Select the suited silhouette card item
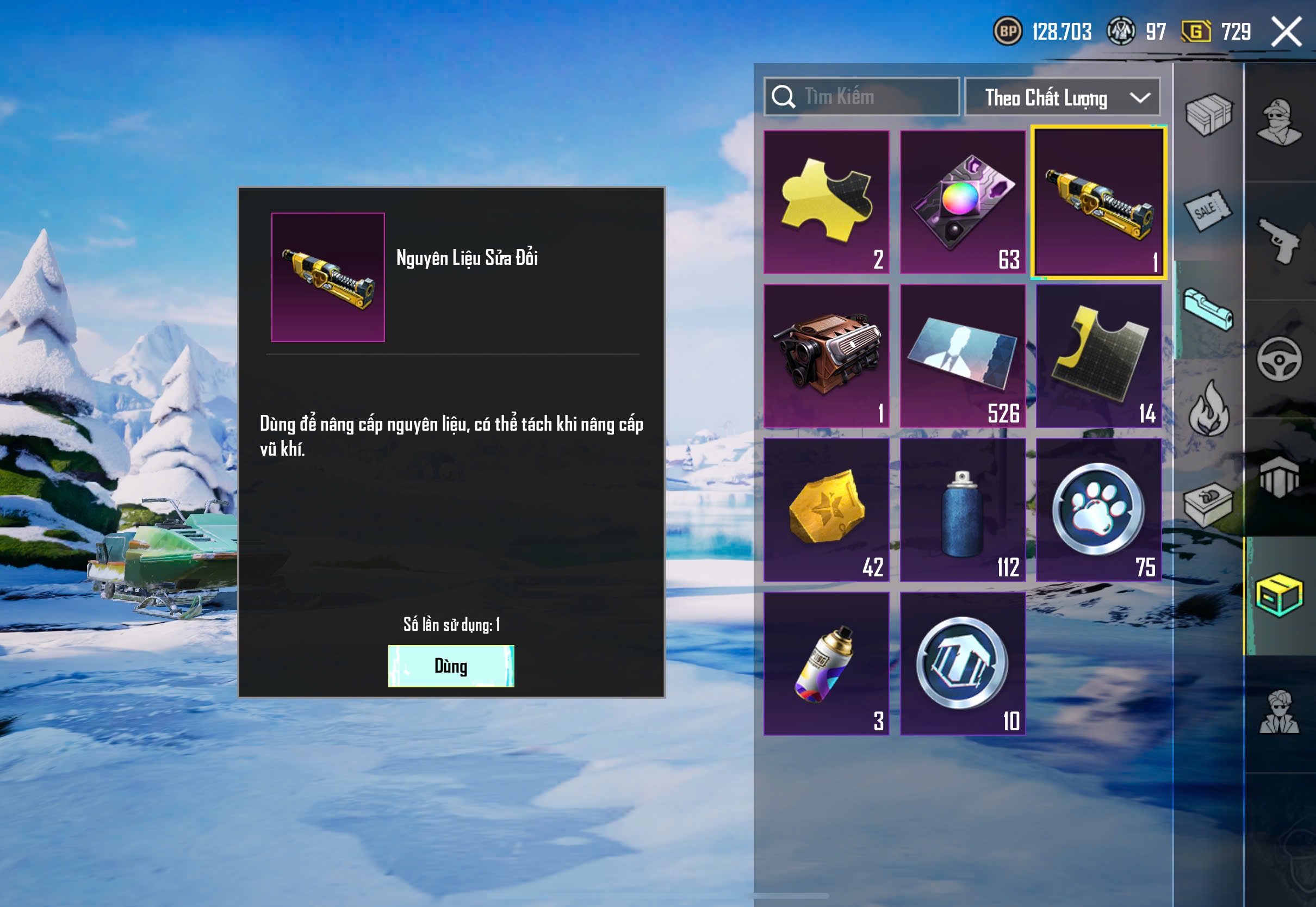The height and width of the screenshot is (907, 1316). coord(963,356)
